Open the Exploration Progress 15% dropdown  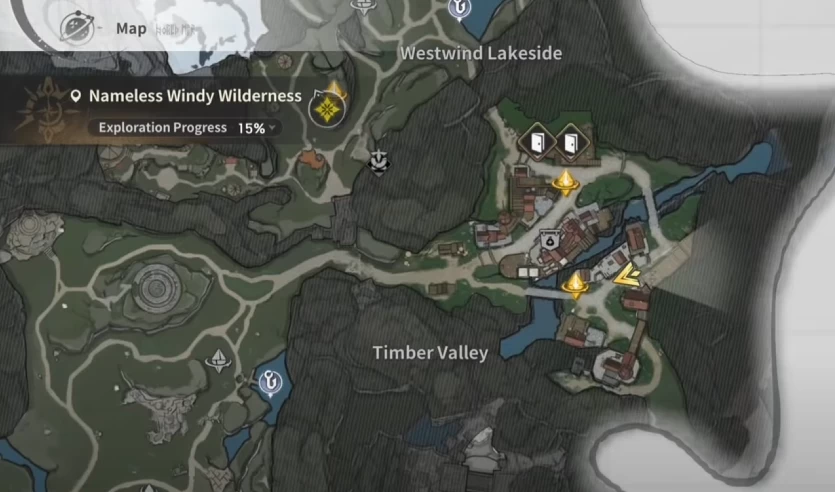click(x=188, y=128)
